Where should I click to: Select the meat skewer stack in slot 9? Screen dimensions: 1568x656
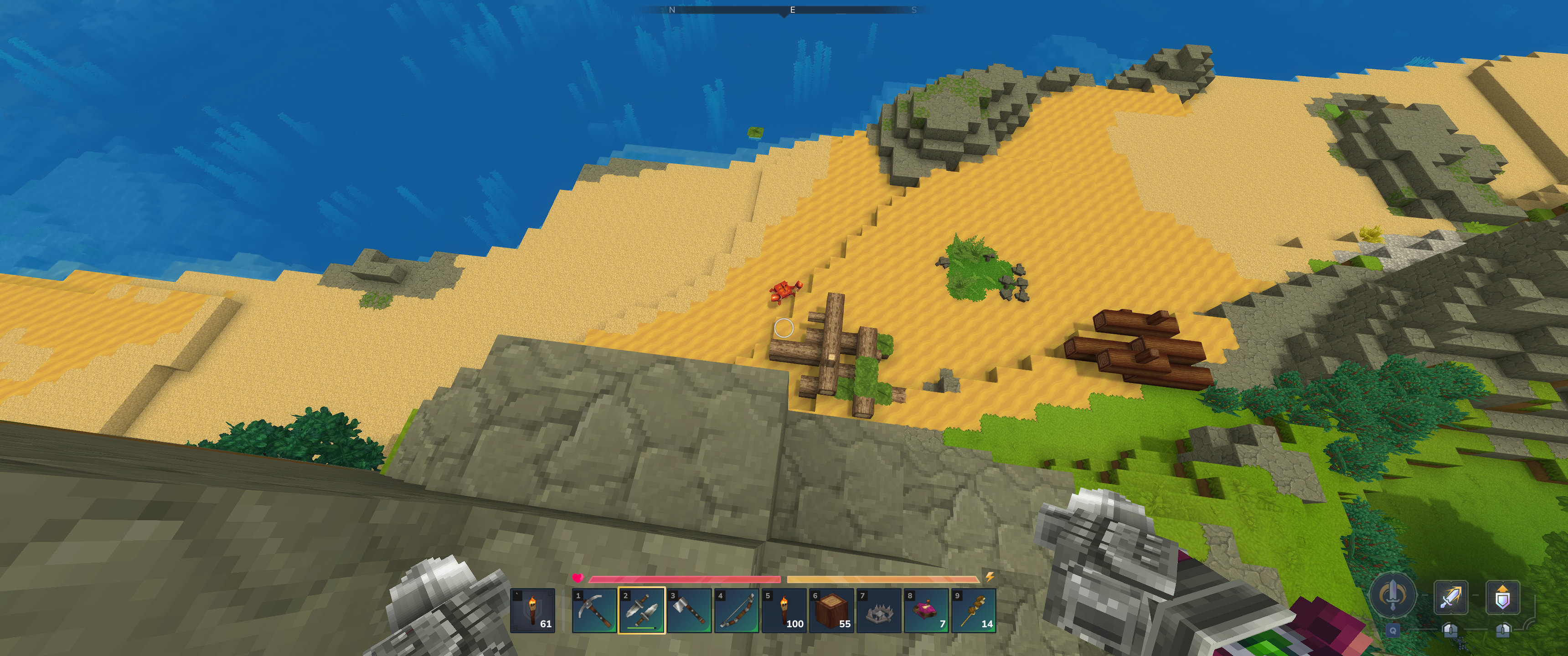point(974,610)
